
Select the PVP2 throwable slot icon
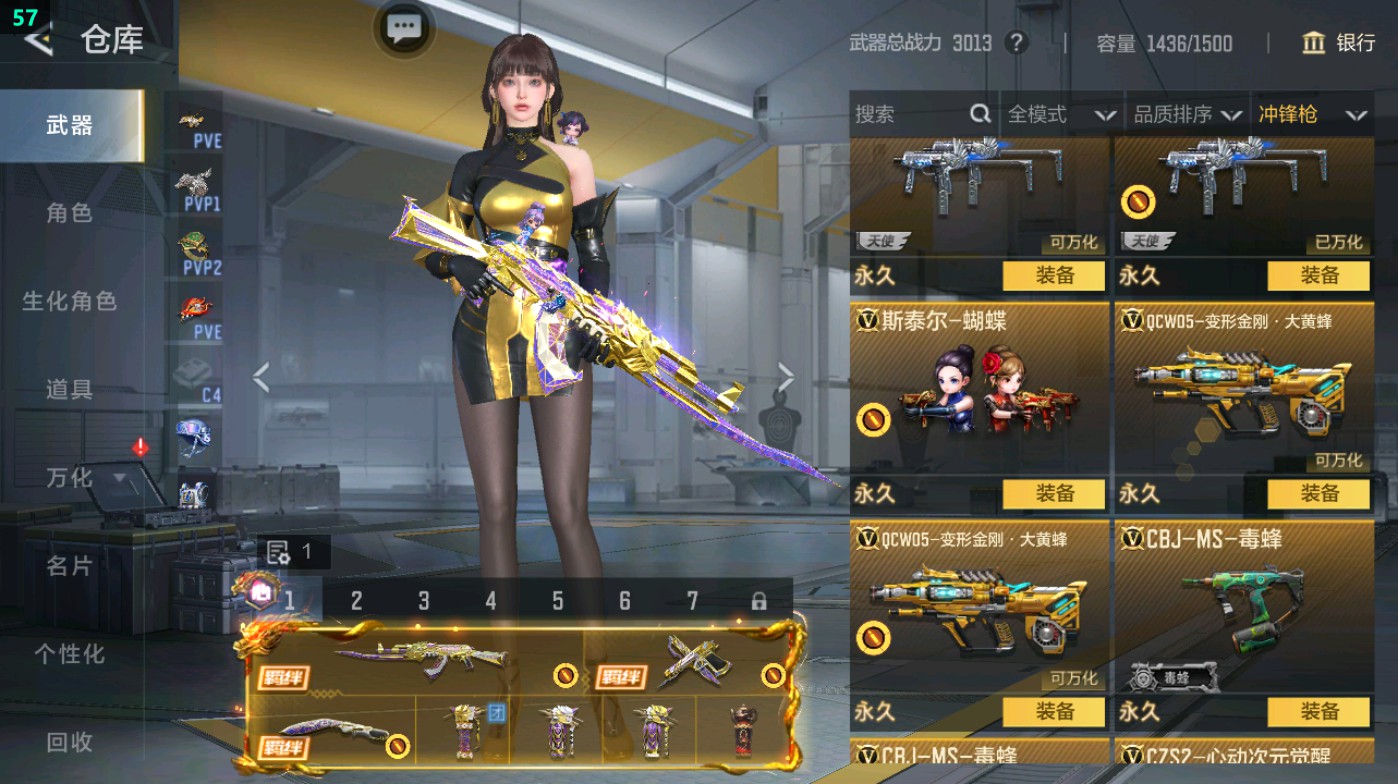[193, 254]
